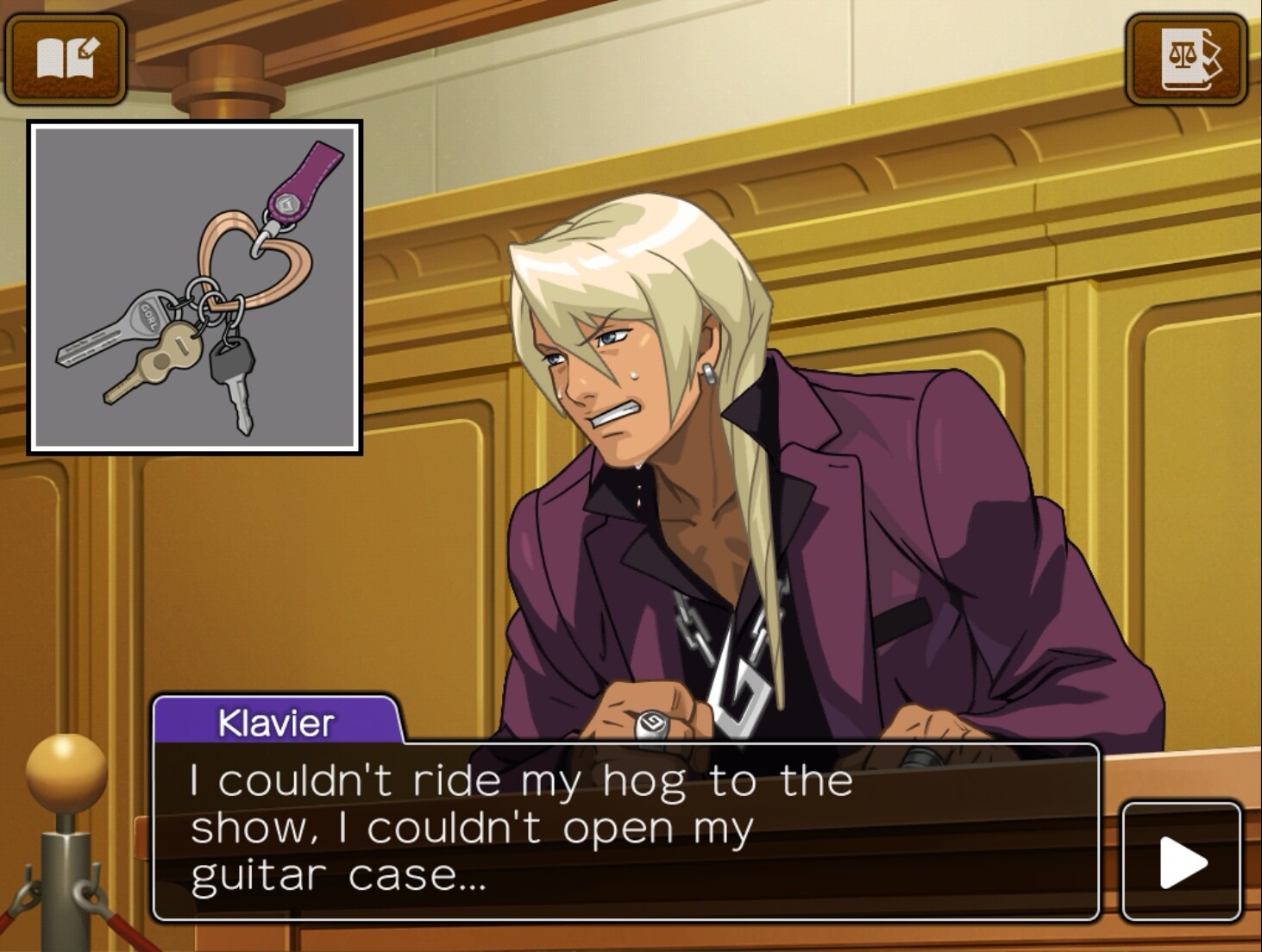Advance the dialogue with the arrow button
This screenshot has width=1262, height=952.
tap(1181, 861)
